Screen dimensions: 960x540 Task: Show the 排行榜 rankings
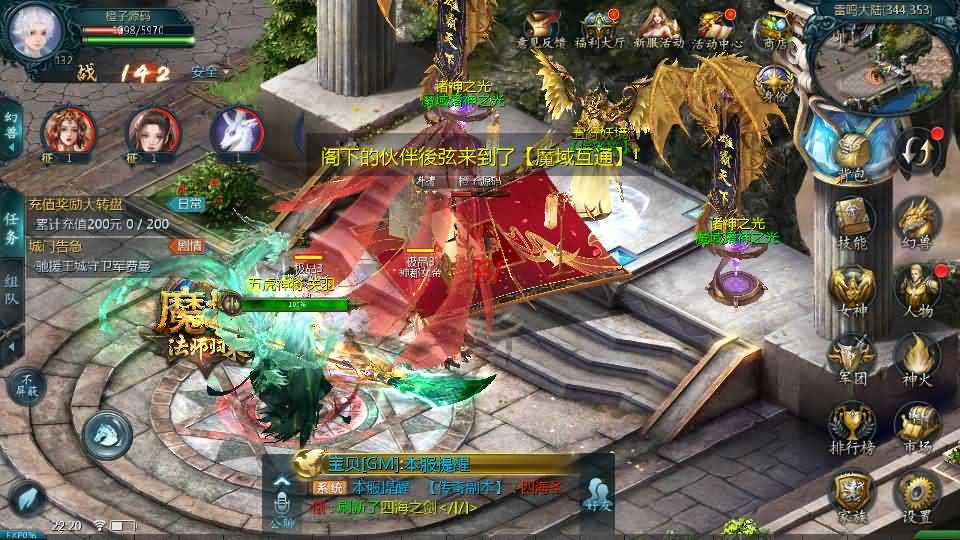pos(852,424)
